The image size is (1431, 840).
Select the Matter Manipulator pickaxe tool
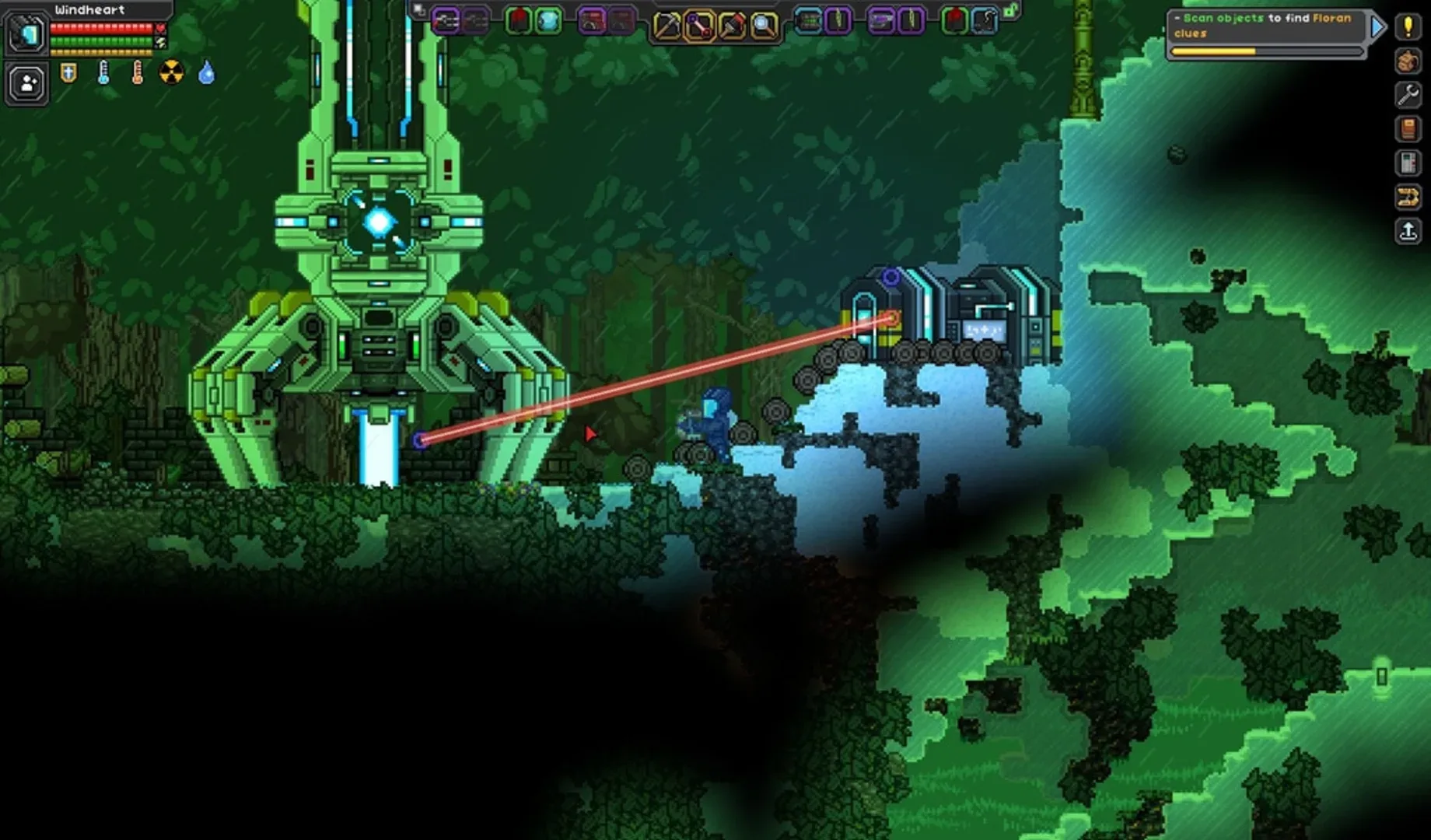(666, 22)
